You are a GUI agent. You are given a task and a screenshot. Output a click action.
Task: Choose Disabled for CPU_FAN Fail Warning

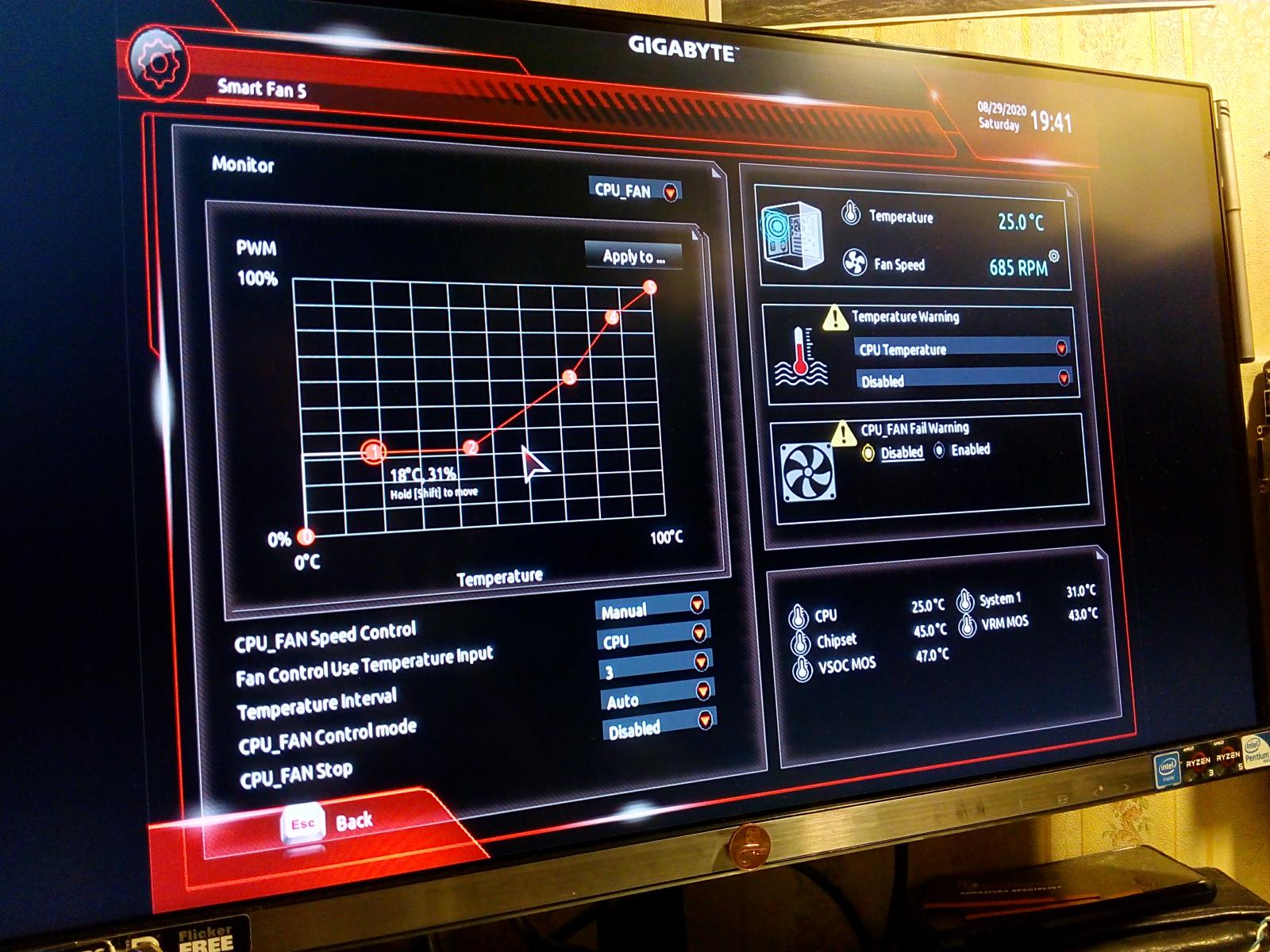click(x=868, y=453)
